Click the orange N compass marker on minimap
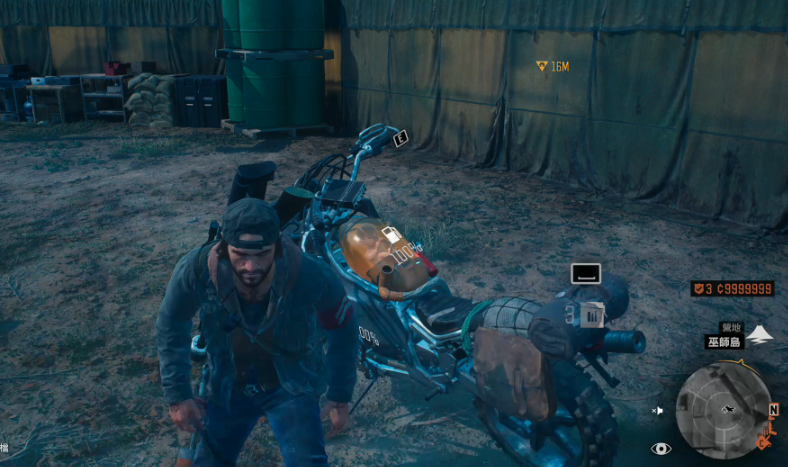788x467 pixels. pyautogui.click(x=773, y=410)
